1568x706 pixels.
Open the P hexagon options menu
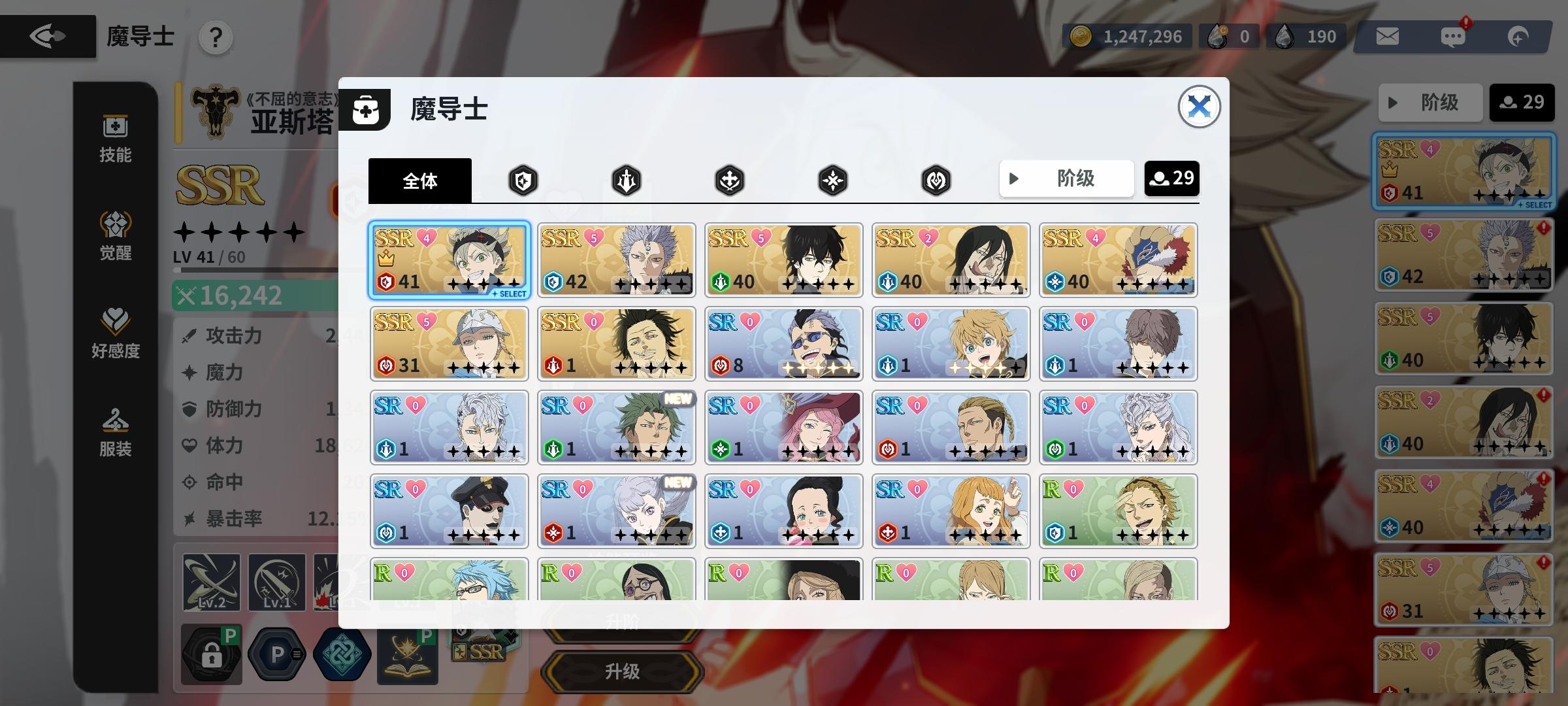tap(277, 654)
